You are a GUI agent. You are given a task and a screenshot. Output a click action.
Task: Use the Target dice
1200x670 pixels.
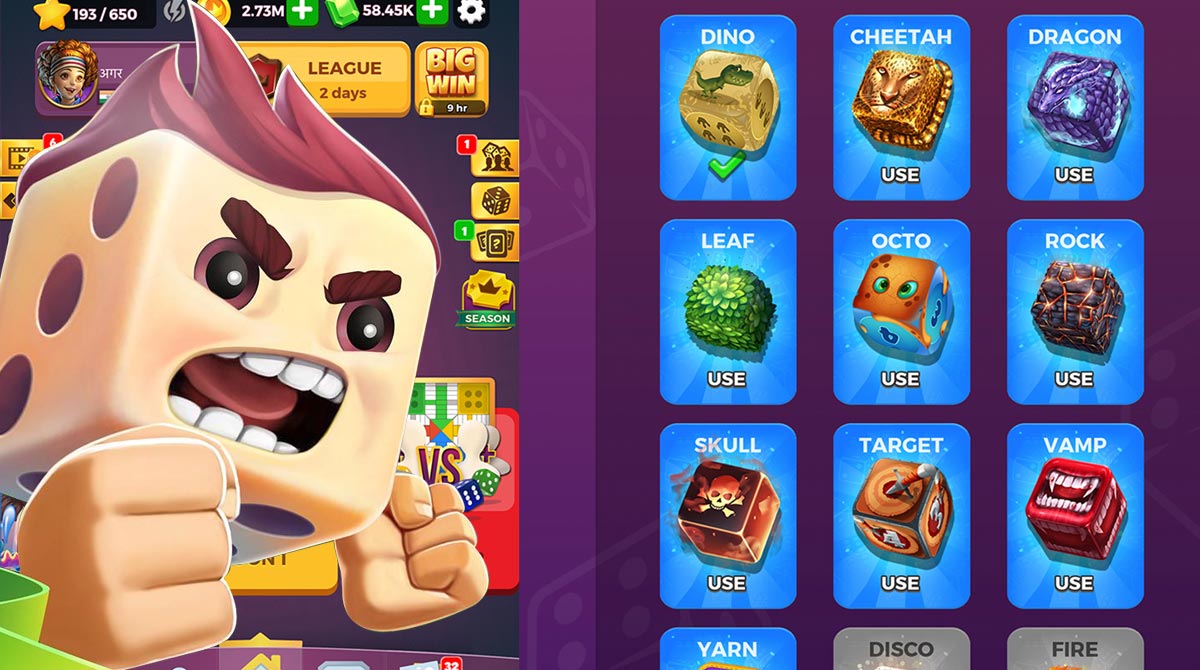pos(900,583)
